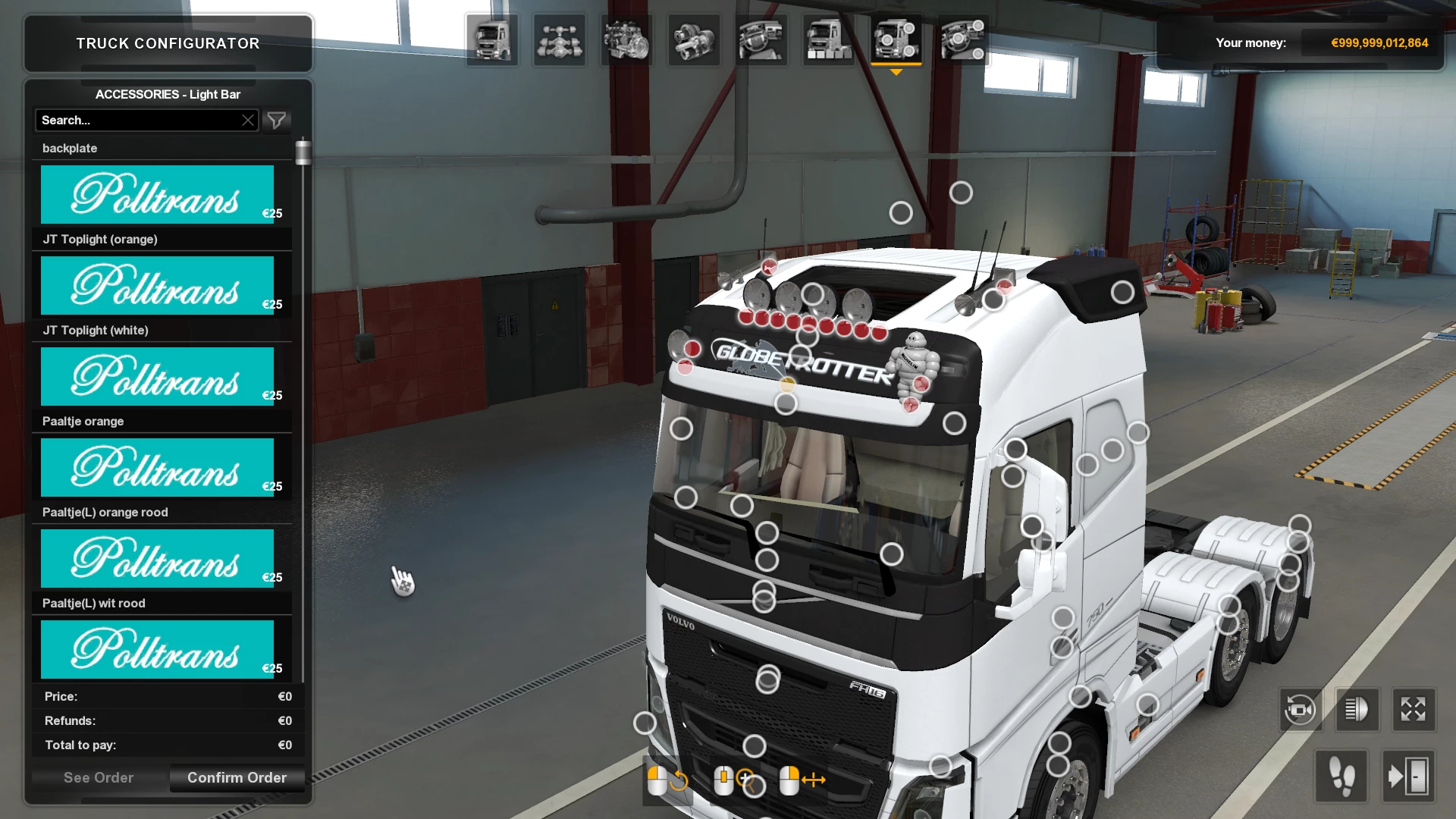
Task: Select the Chassis configuration icon
Action: pyautogui.click(x=559, y=39)
